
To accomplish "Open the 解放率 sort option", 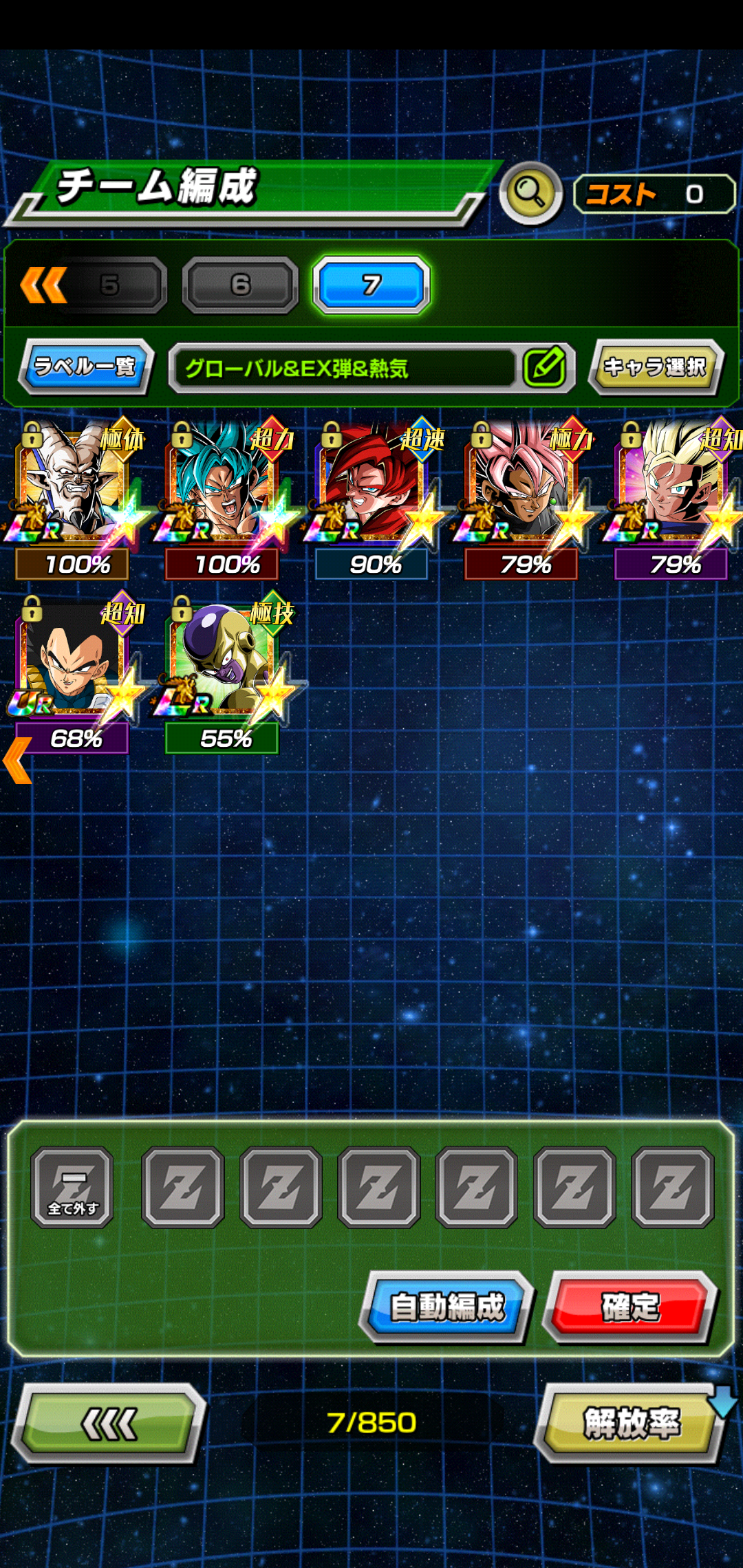I will 631,1423.
